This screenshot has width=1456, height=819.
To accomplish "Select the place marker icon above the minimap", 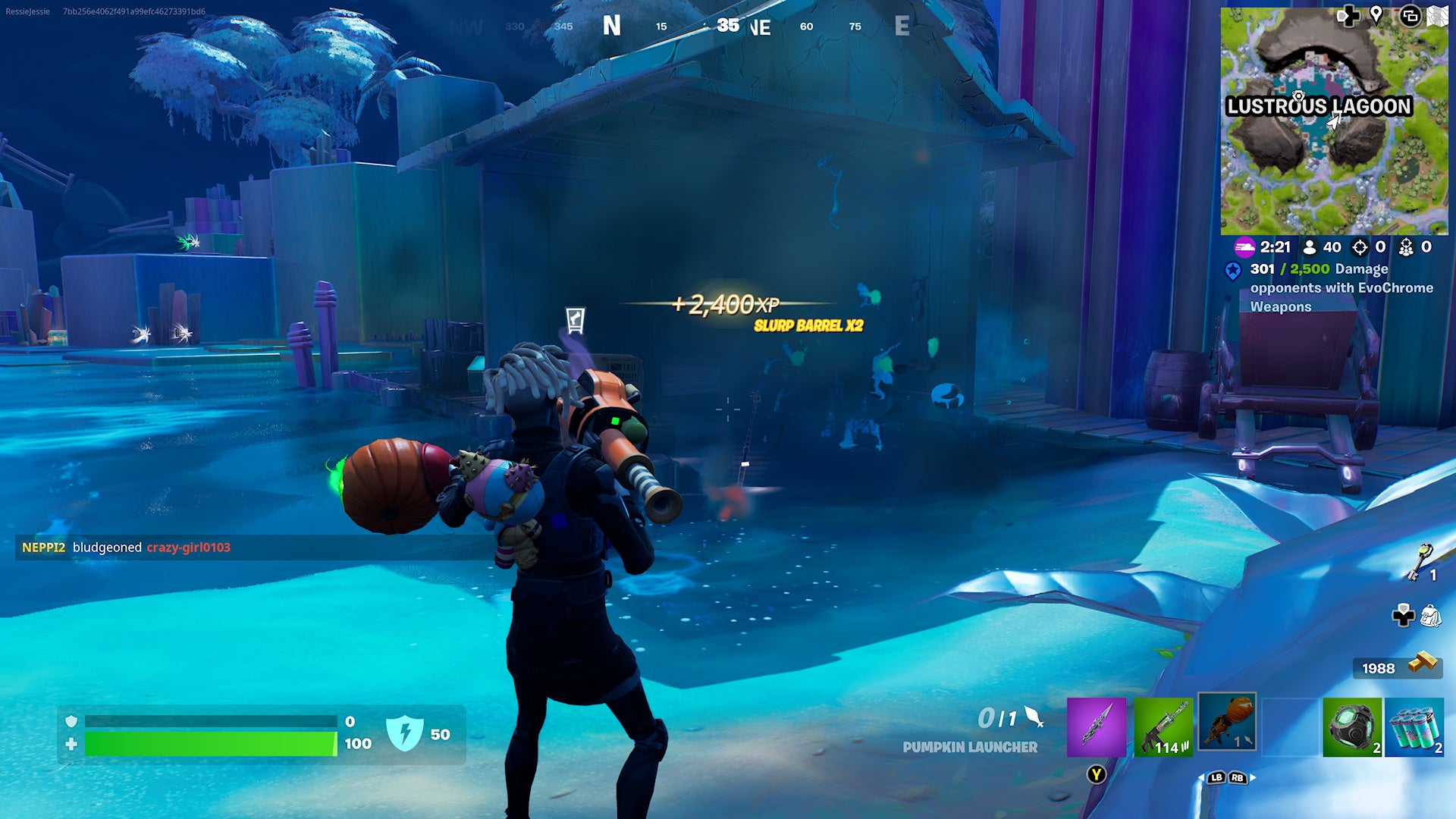I will [x=1376, y=15].
